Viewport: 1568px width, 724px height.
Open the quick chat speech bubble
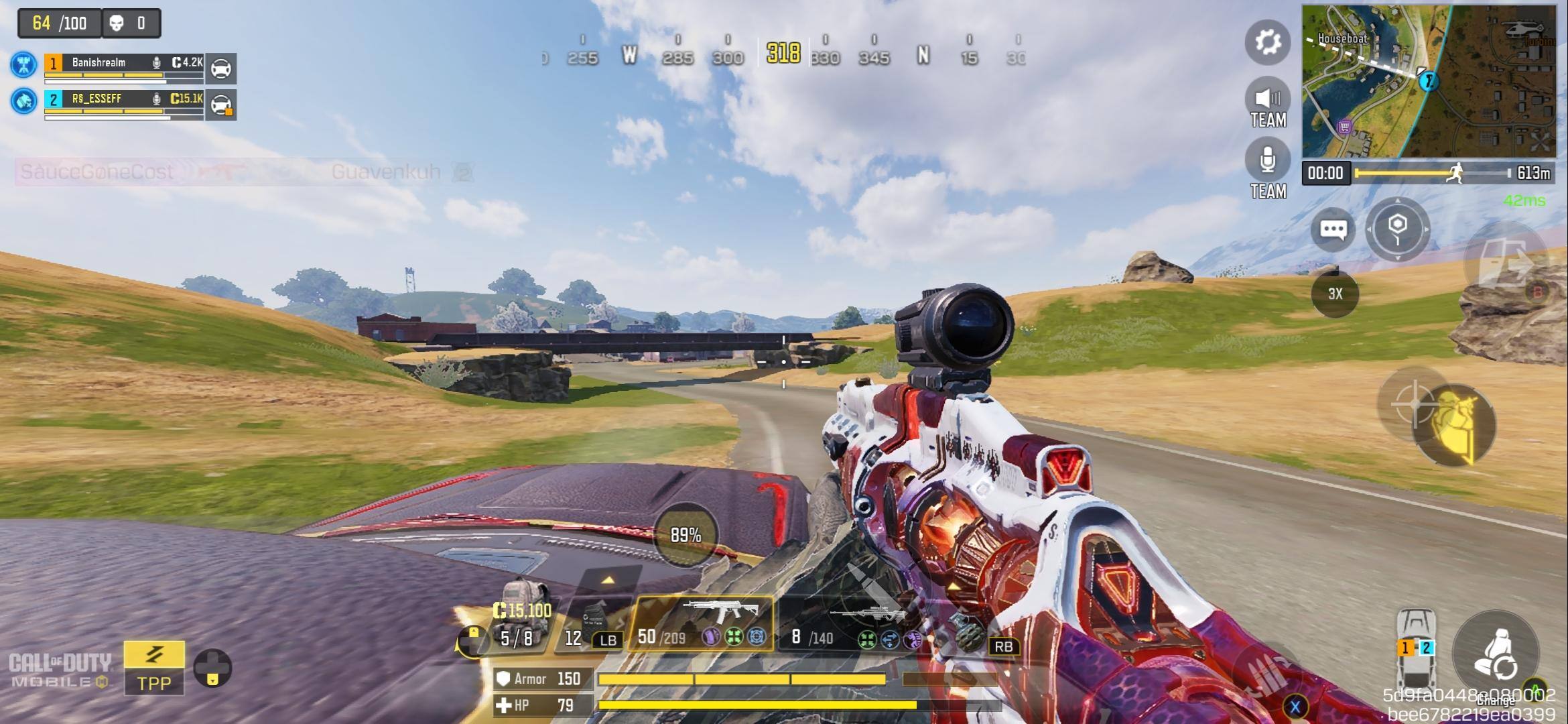click(x=1332, y=230)
